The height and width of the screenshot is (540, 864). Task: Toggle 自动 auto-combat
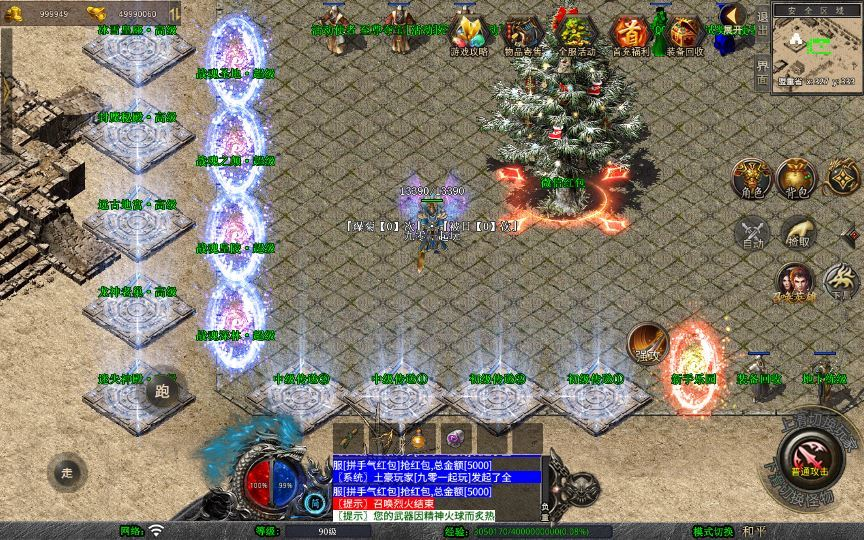(750, 233)
